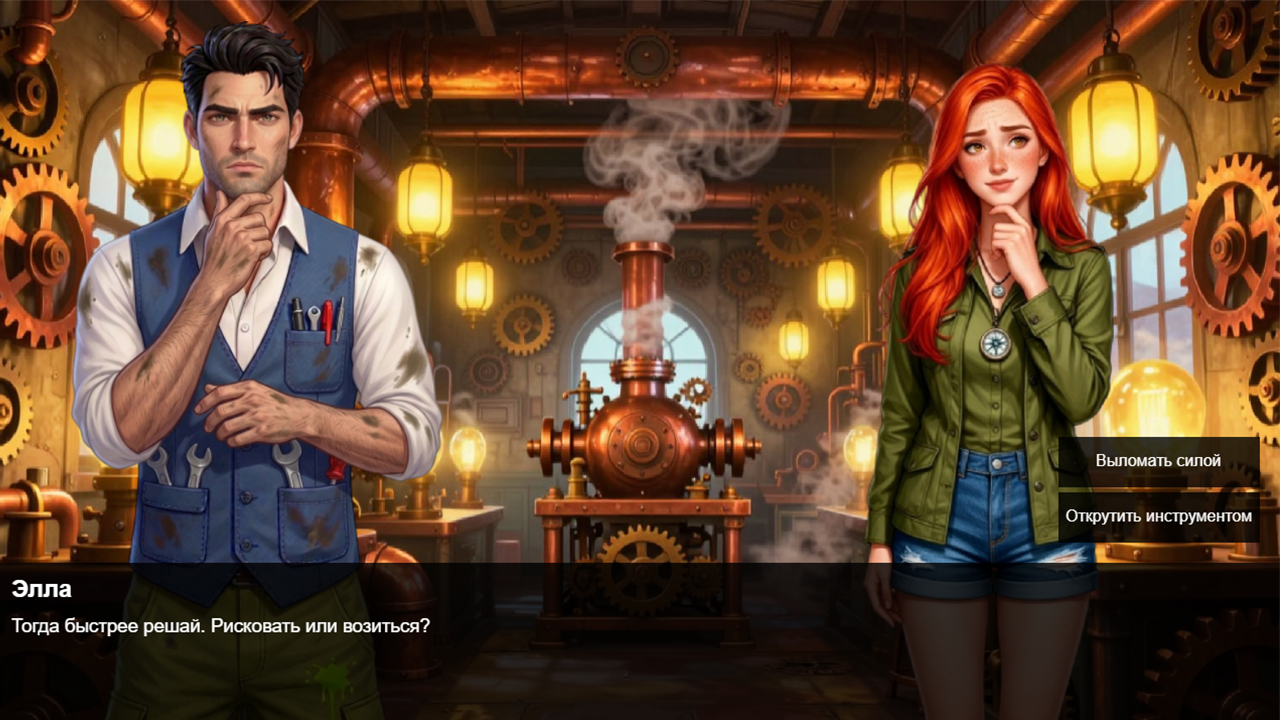Click Элла's name label above the dialogue
This screenshot has width=1280, height=720.
[x=35, y=591]
